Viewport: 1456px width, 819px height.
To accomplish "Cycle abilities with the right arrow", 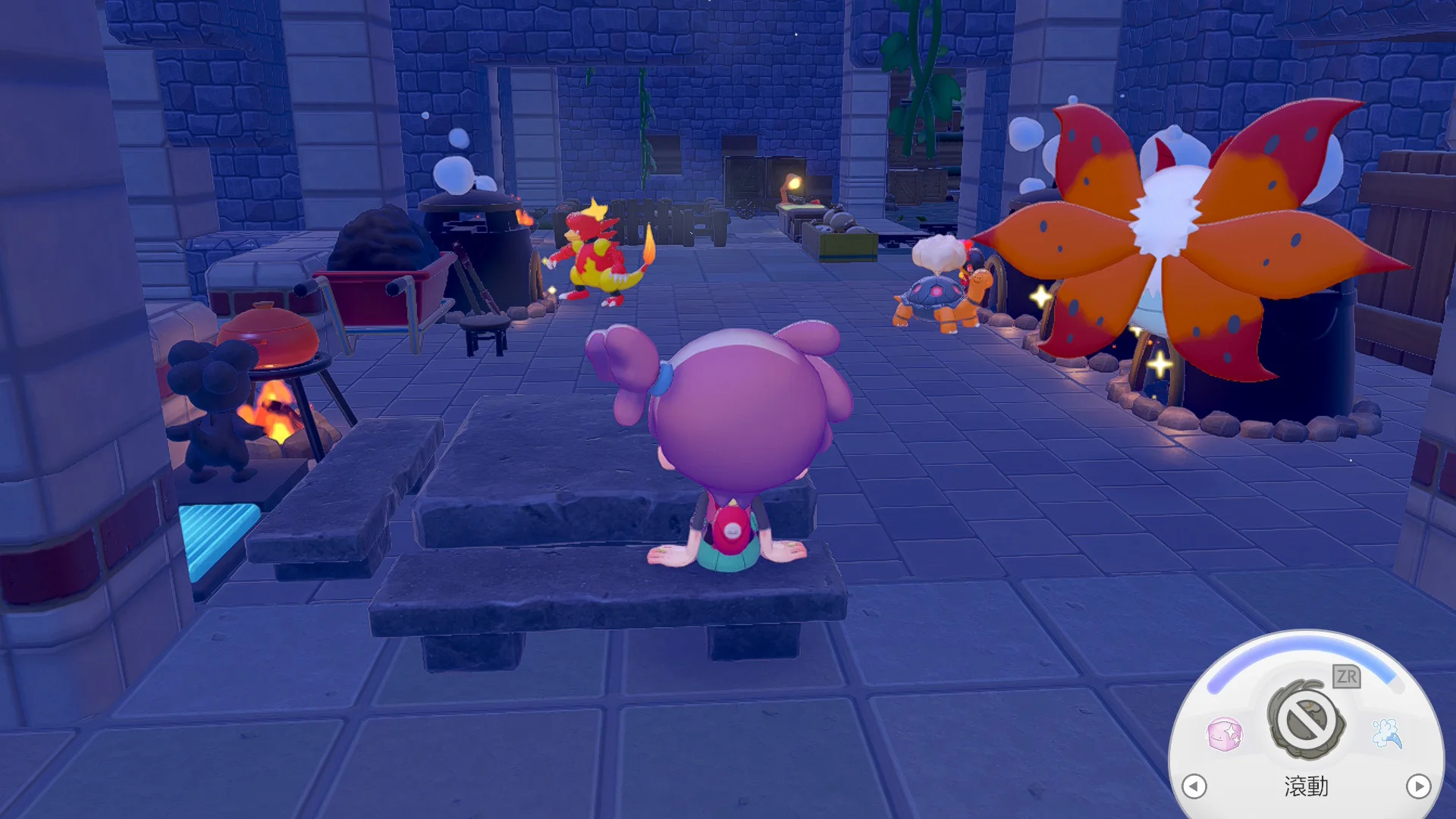I will coord(1418,786).
